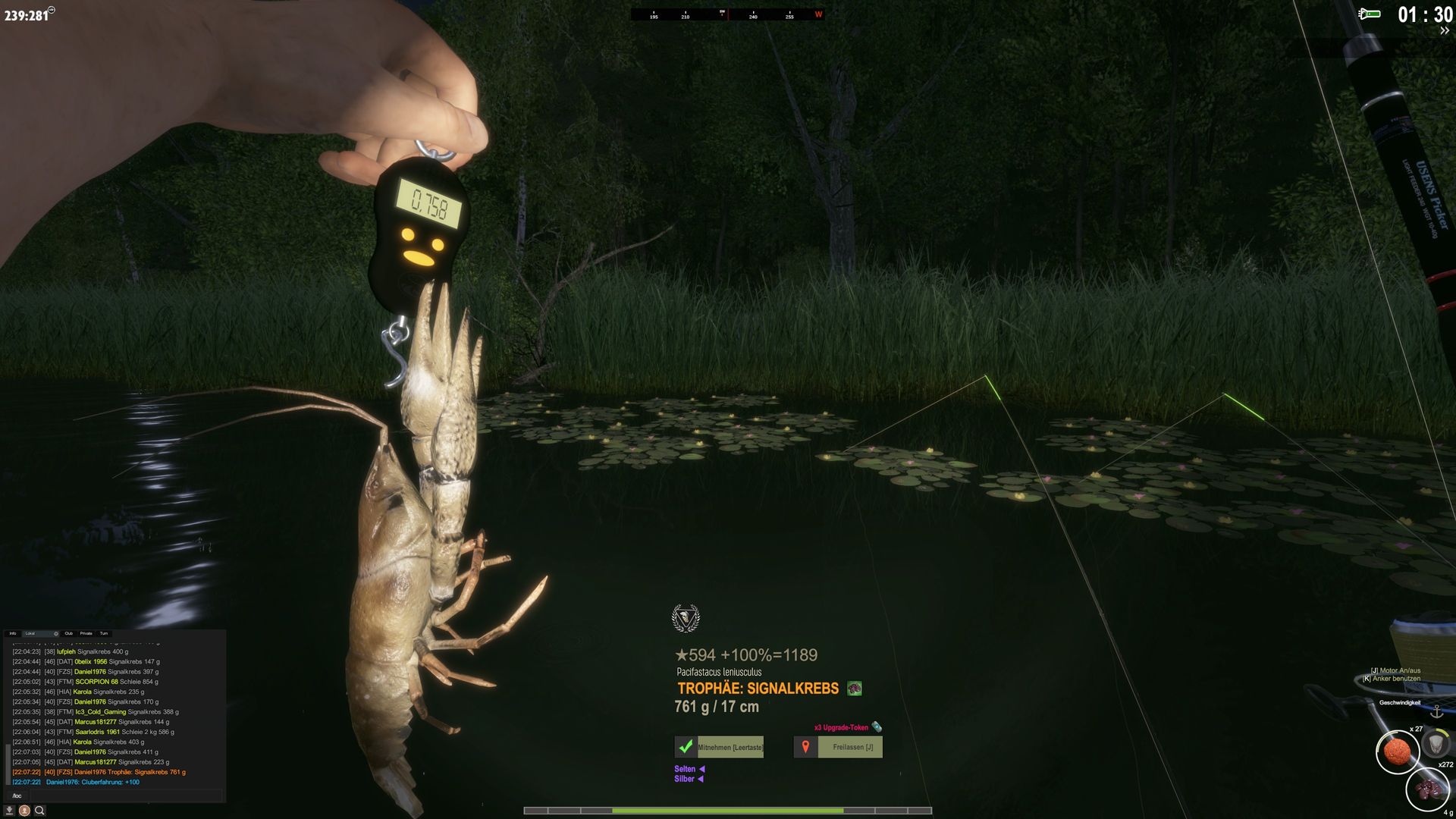This screenshot has height=819, width=1456.
Task: Select the Lokal chat tab
Action: click(x=30, y=633)
